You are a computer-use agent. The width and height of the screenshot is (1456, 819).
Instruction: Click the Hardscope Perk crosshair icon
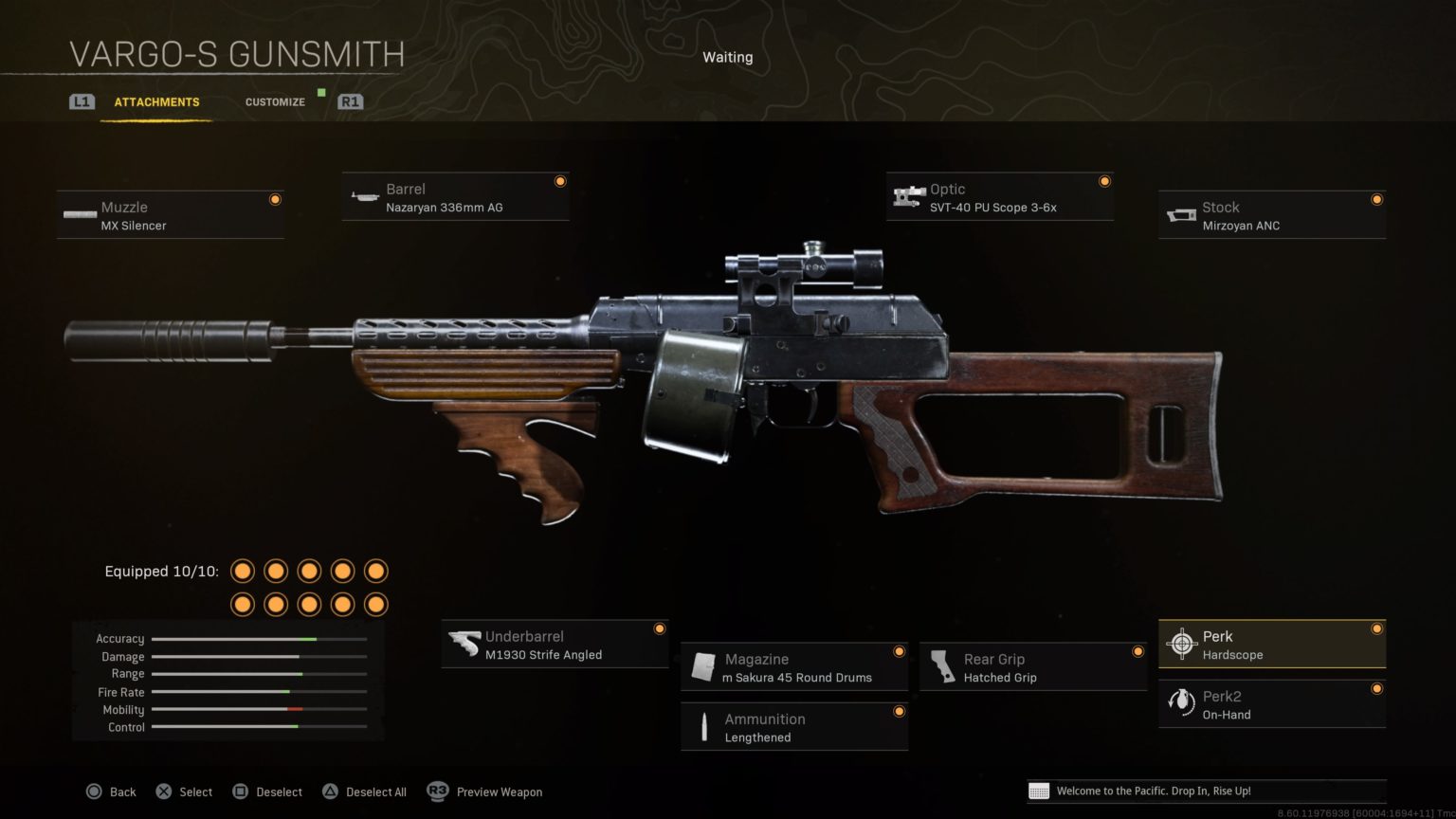1182,644
